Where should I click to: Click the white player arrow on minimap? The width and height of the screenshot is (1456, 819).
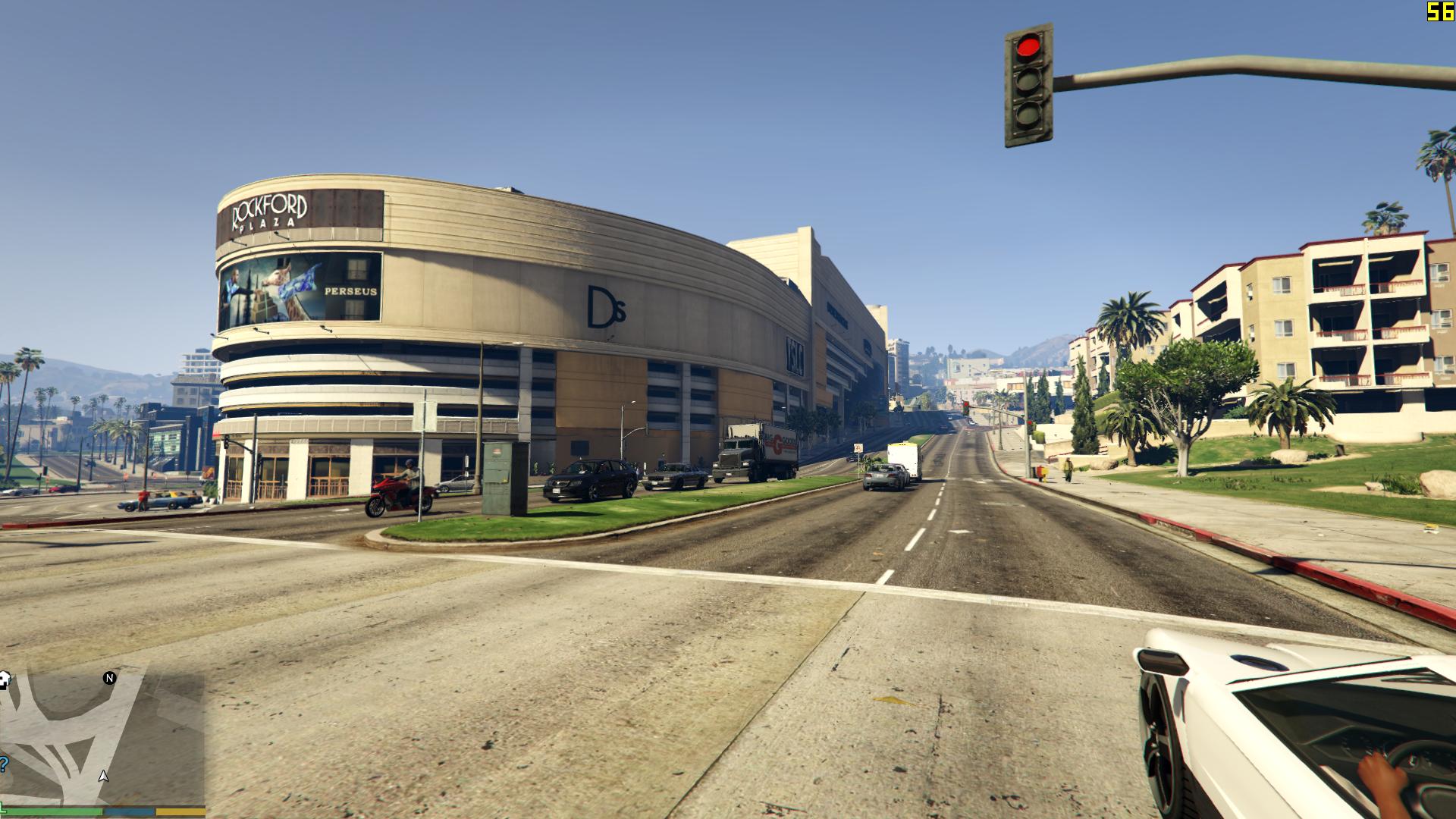click(104, 776)
